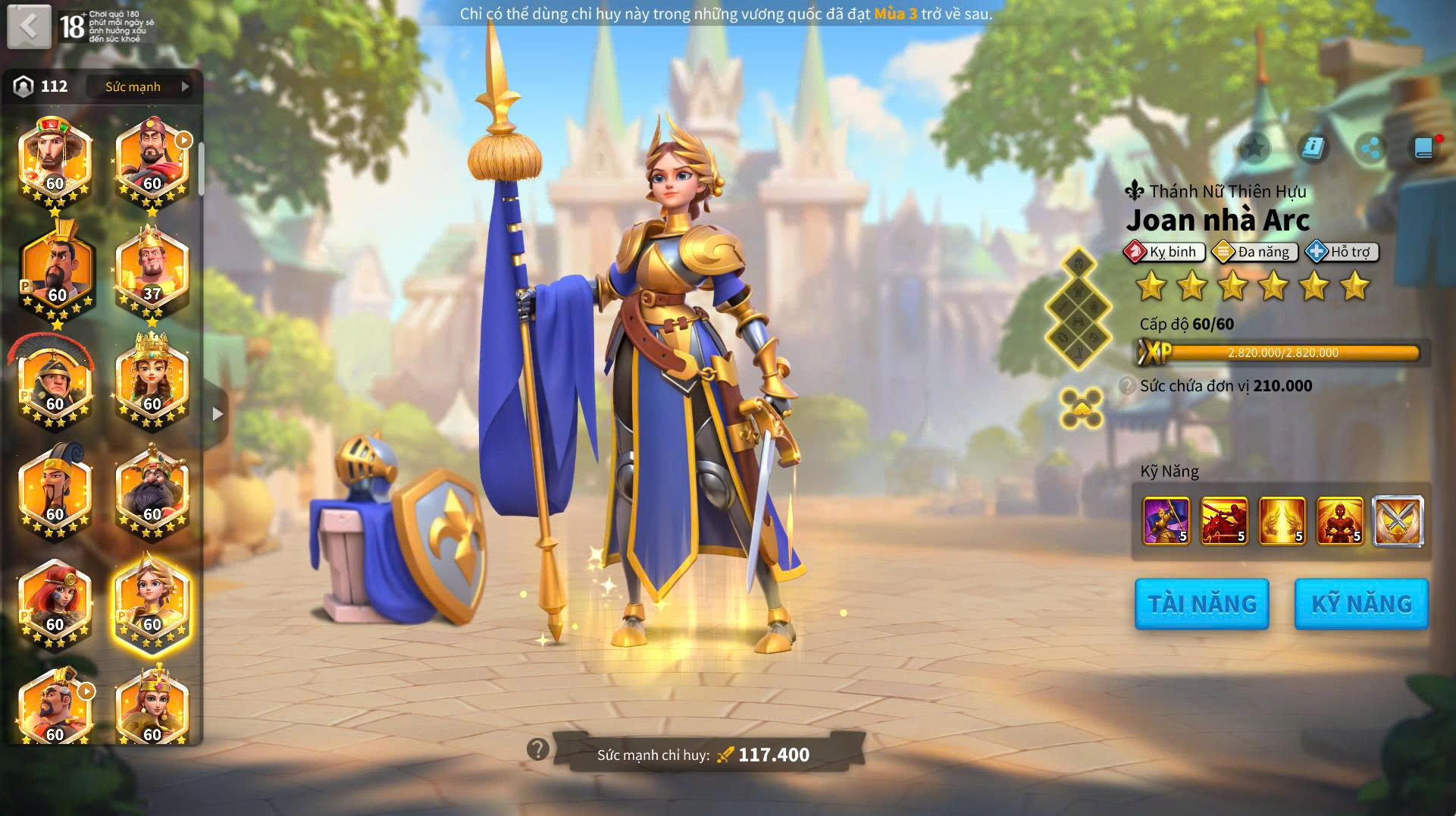Image resolution: width=1456 pixels, height=816 pixels.
Task: Select the level 37 commander portrait
Action: pyautogui.click(x=152, y=271)
